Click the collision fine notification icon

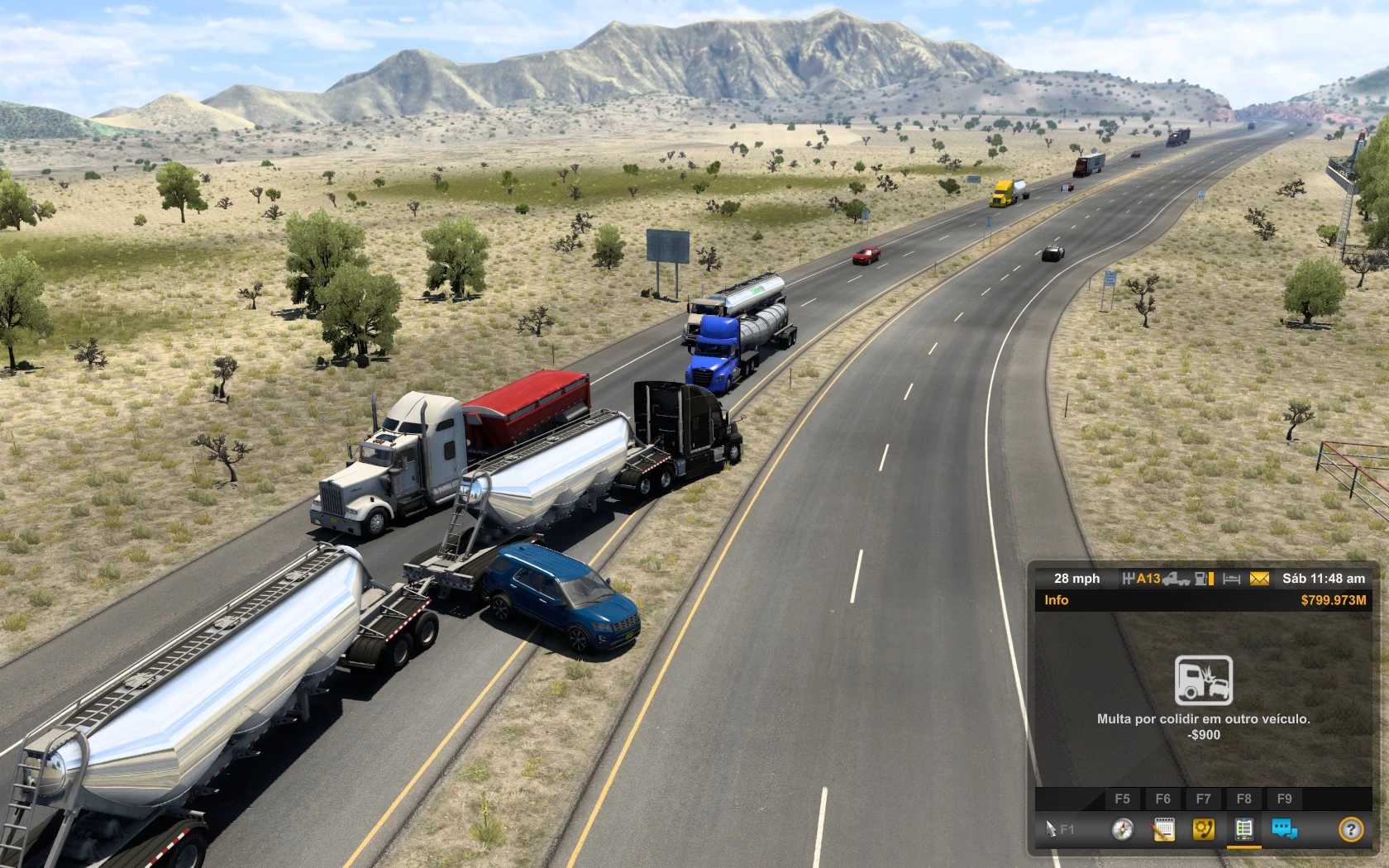pyautogui.click(x=1204, y=680)
